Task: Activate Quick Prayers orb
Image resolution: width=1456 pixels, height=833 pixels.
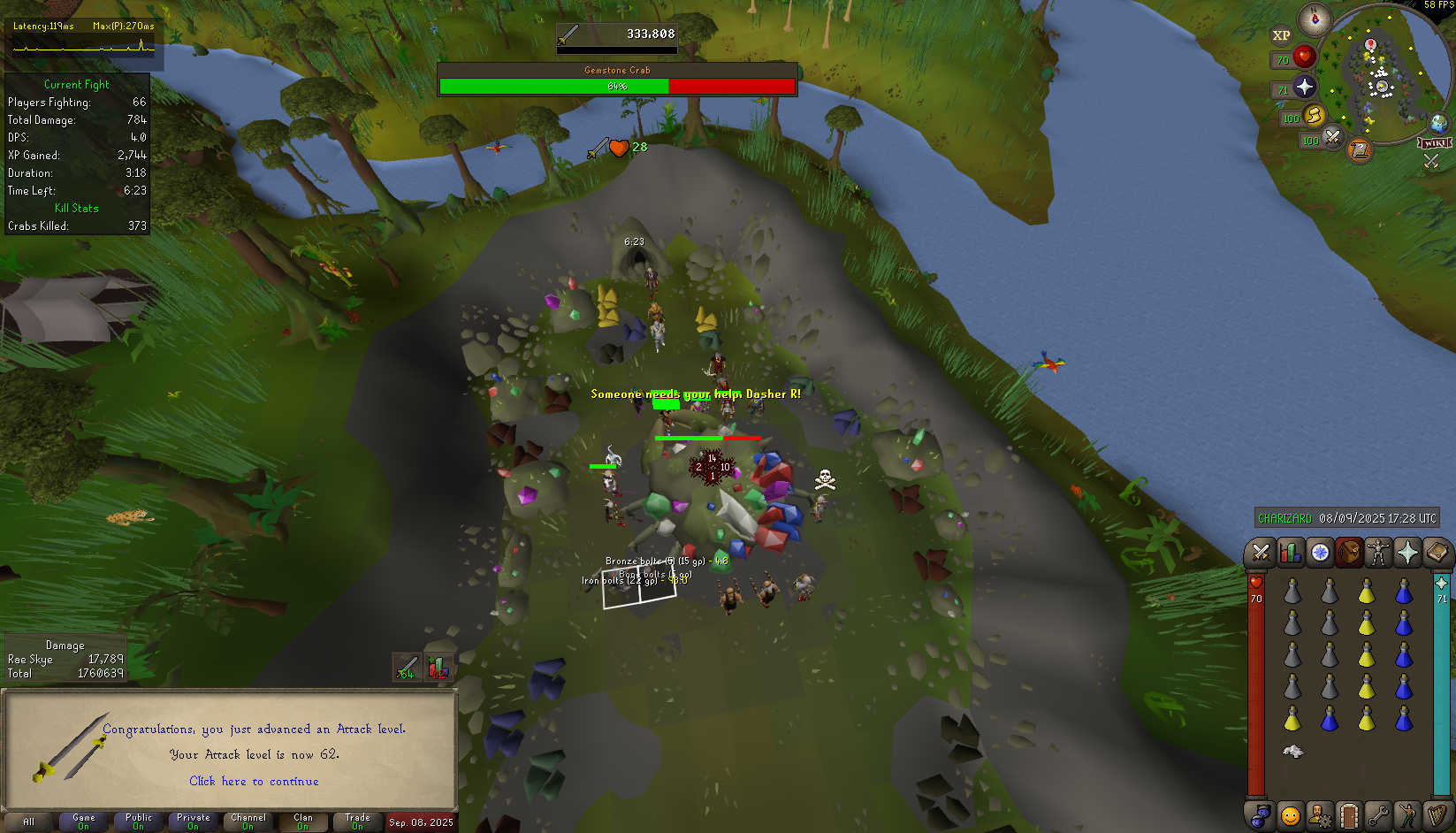Action: (x=1305, y=87)
